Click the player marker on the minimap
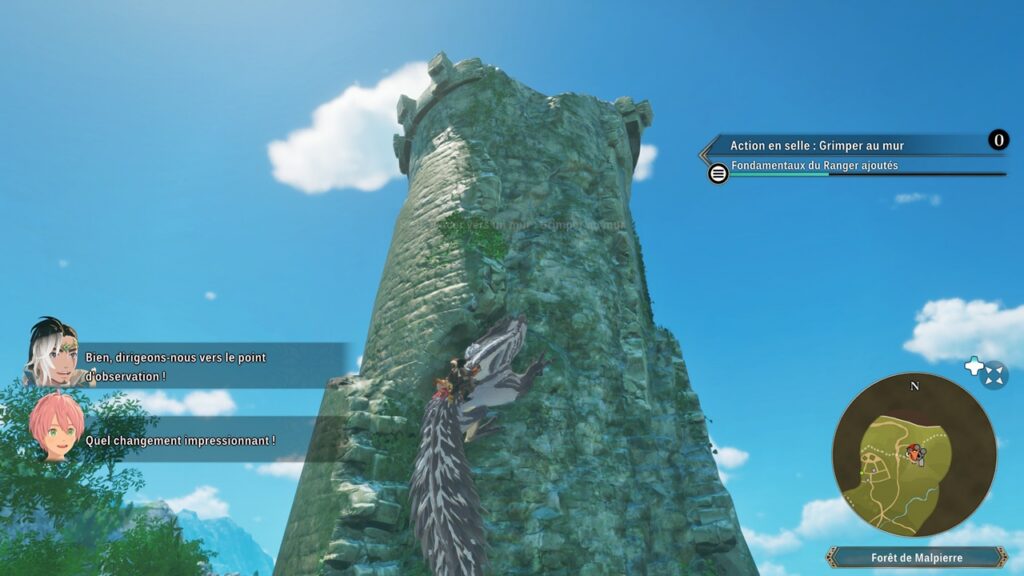Image resolution: width=1024 pixels, height=576 pixels. tap(914, 453)
